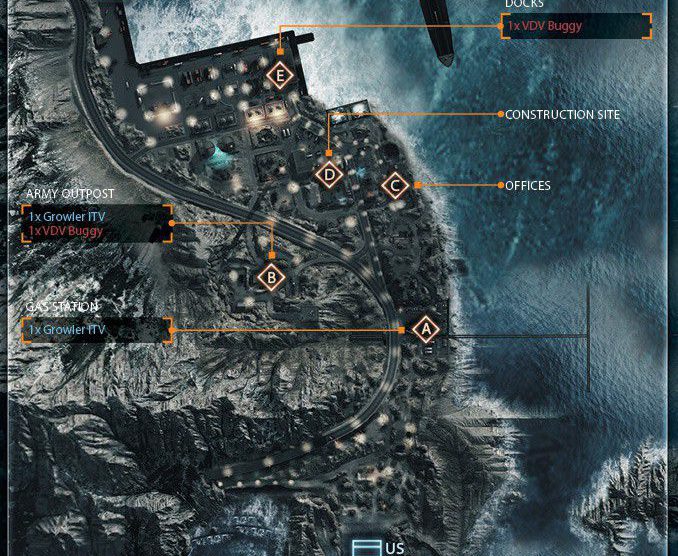The height and width of the screenshot is (556, 678).
Task: Choose the C flag diamond marker
Action: click(x=395, y=186)
